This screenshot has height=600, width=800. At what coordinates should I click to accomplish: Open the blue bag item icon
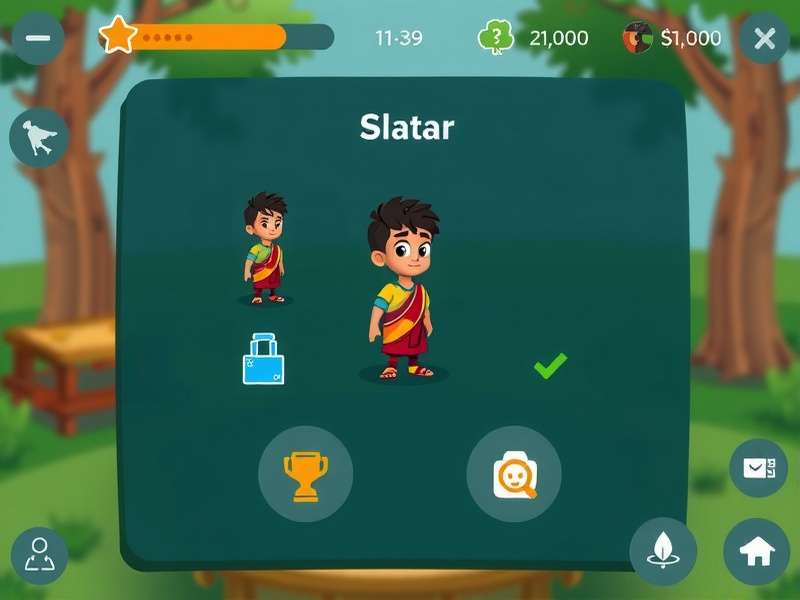coord(263,360)
